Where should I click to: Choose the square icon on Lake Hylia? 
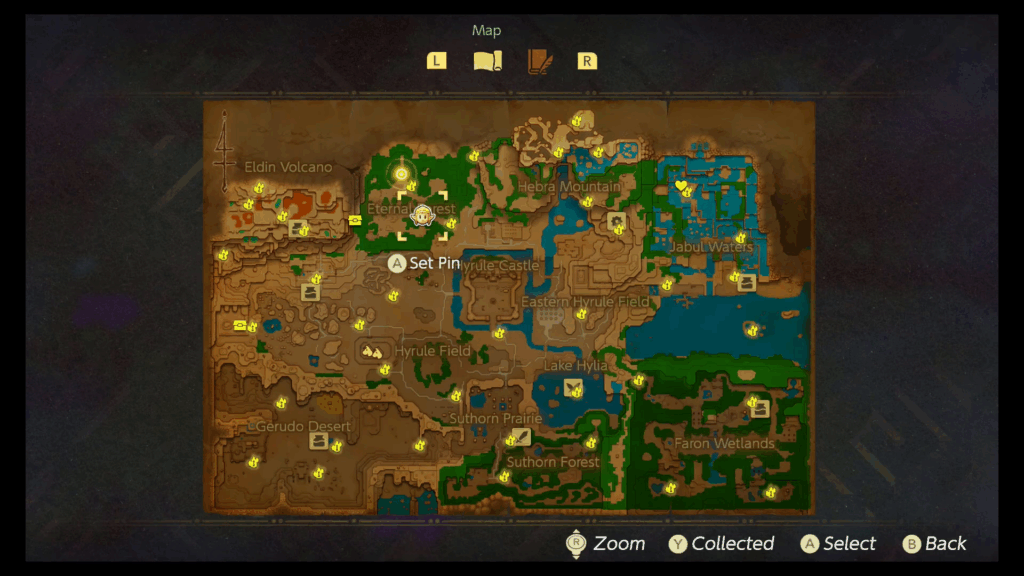(x=573, y=387)
